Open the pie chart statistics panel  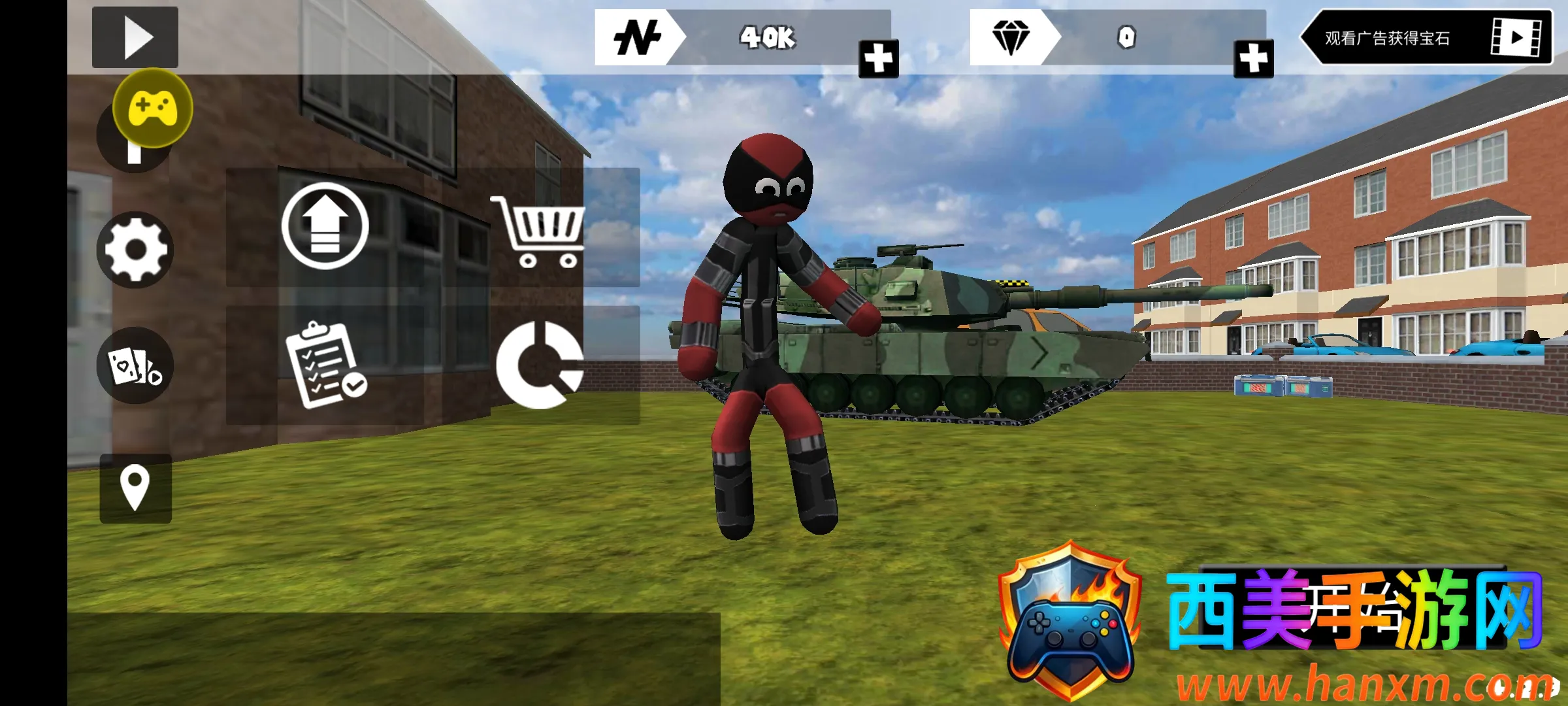click(x=540, y=365)
